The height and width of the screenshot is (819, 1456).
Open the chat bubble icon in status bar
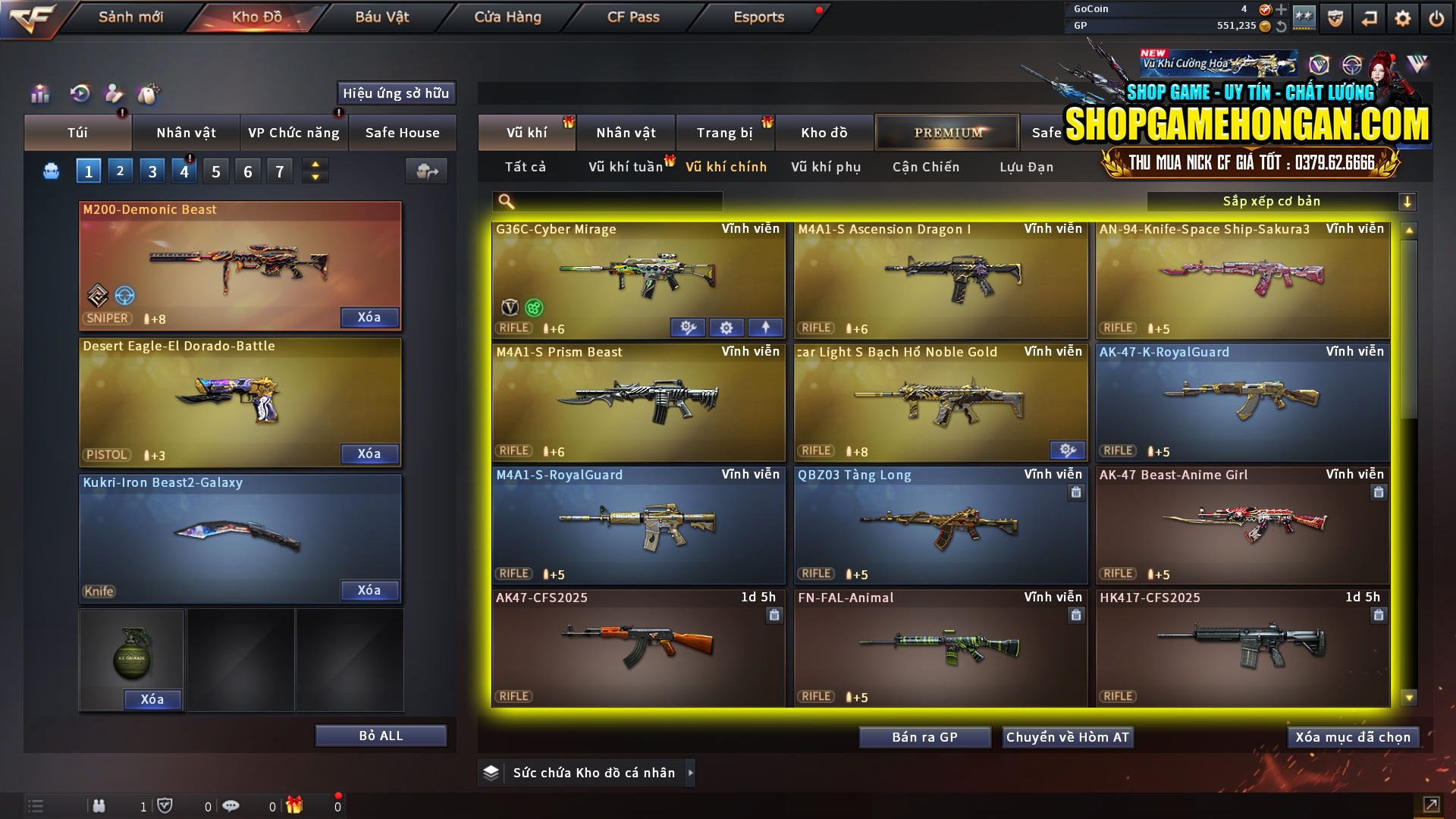231,805
